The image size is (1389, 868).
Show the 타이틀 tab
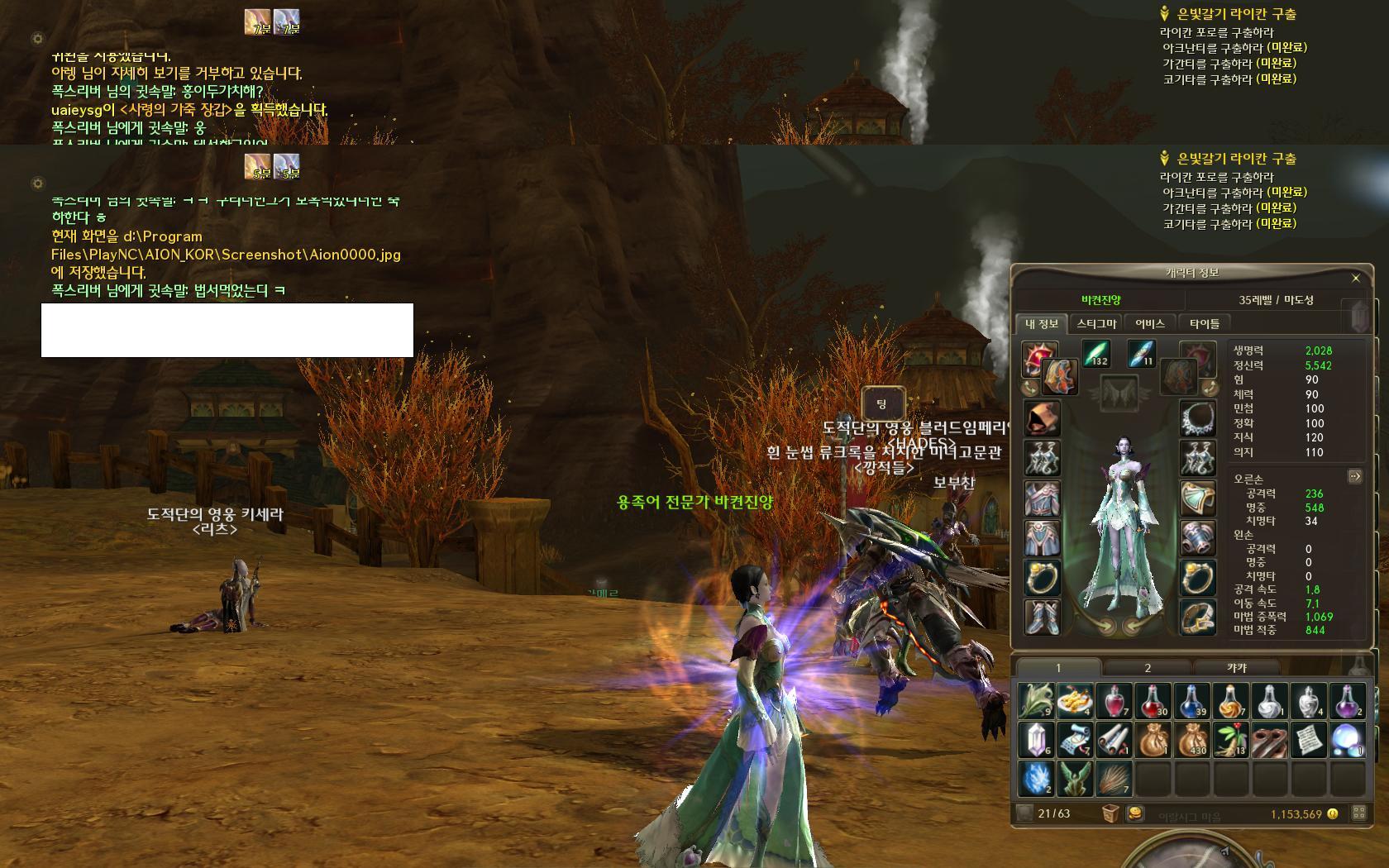[1204, 323]
